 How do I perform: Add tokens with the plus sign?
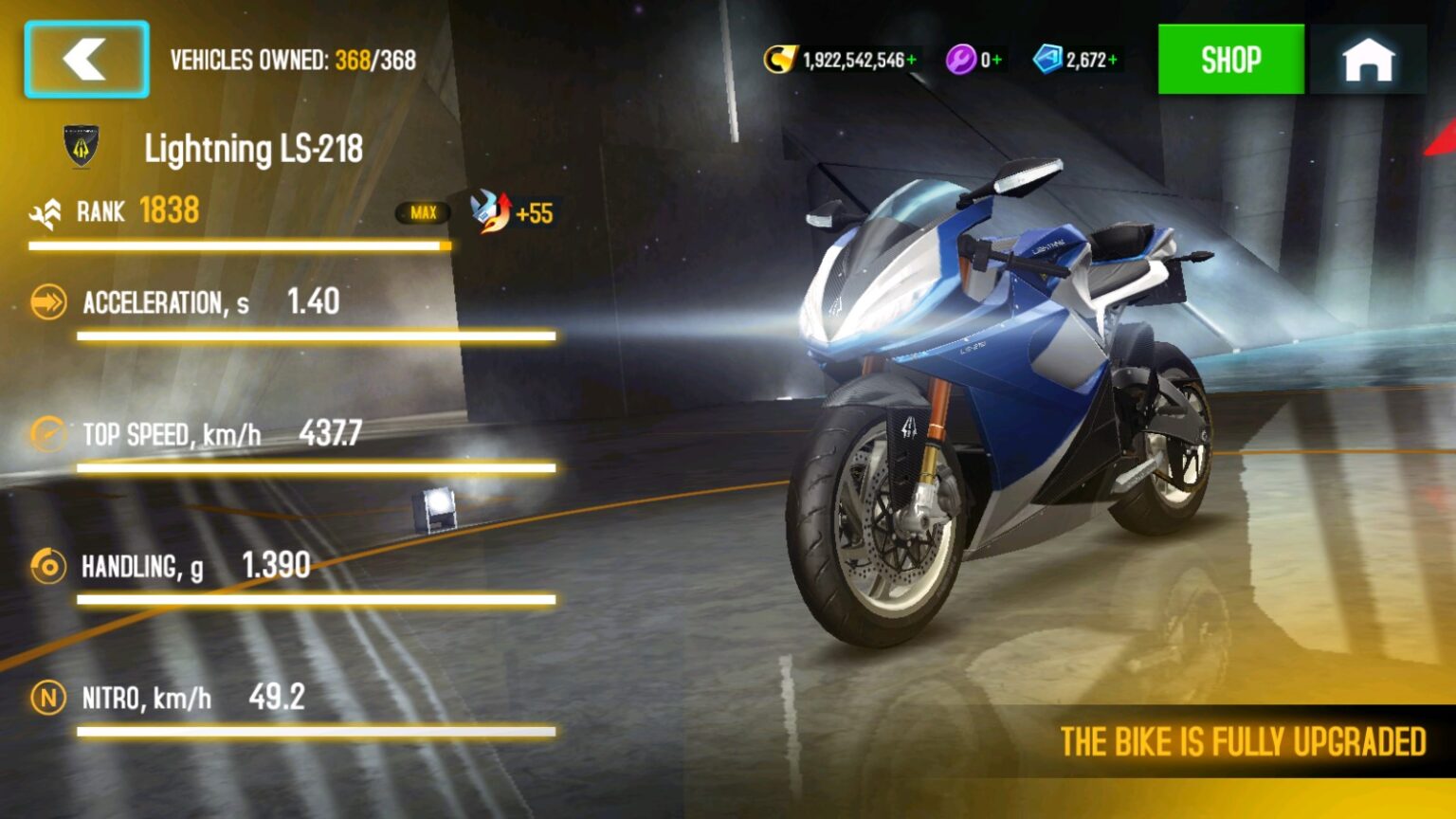pos(996,58)
